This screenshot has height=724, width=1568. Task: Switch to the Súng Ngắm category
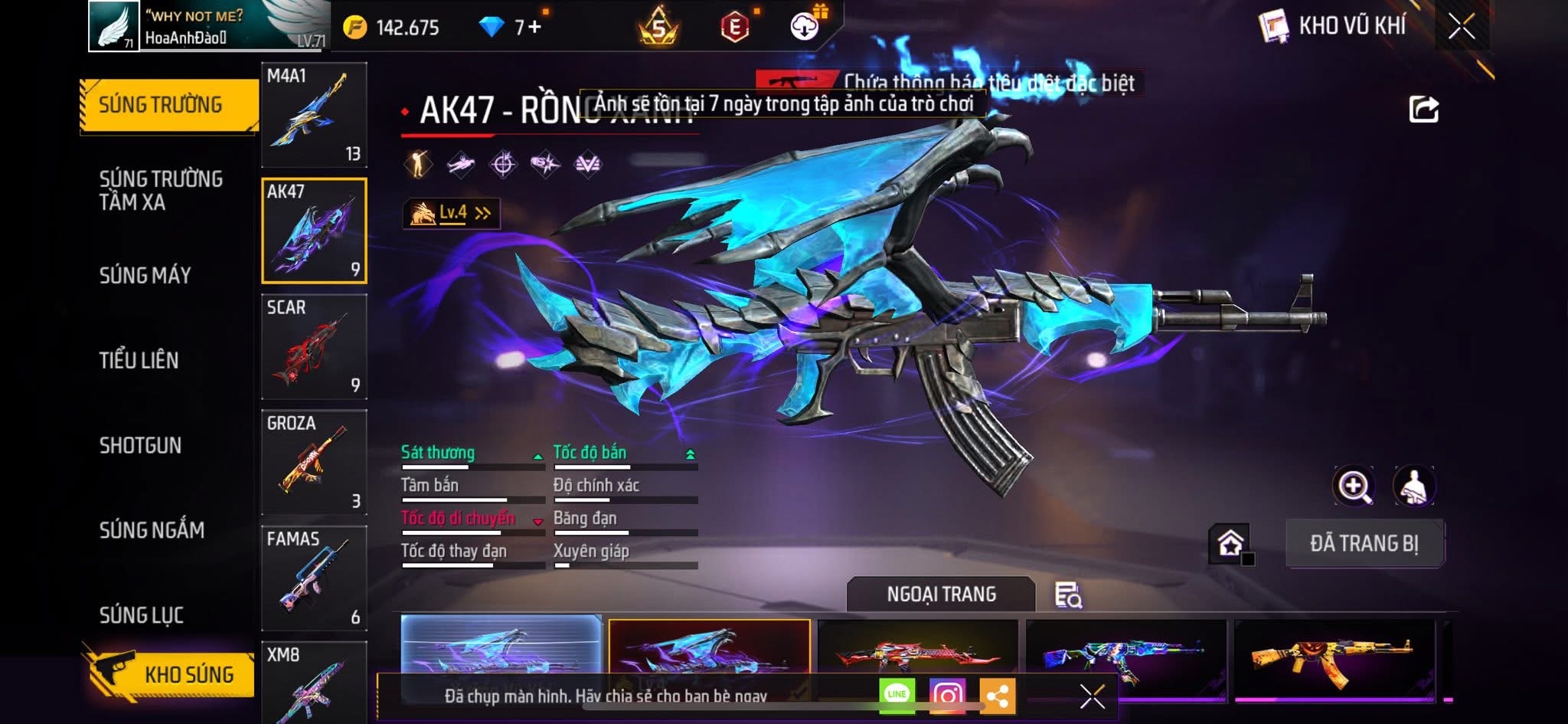coord(152,529)
